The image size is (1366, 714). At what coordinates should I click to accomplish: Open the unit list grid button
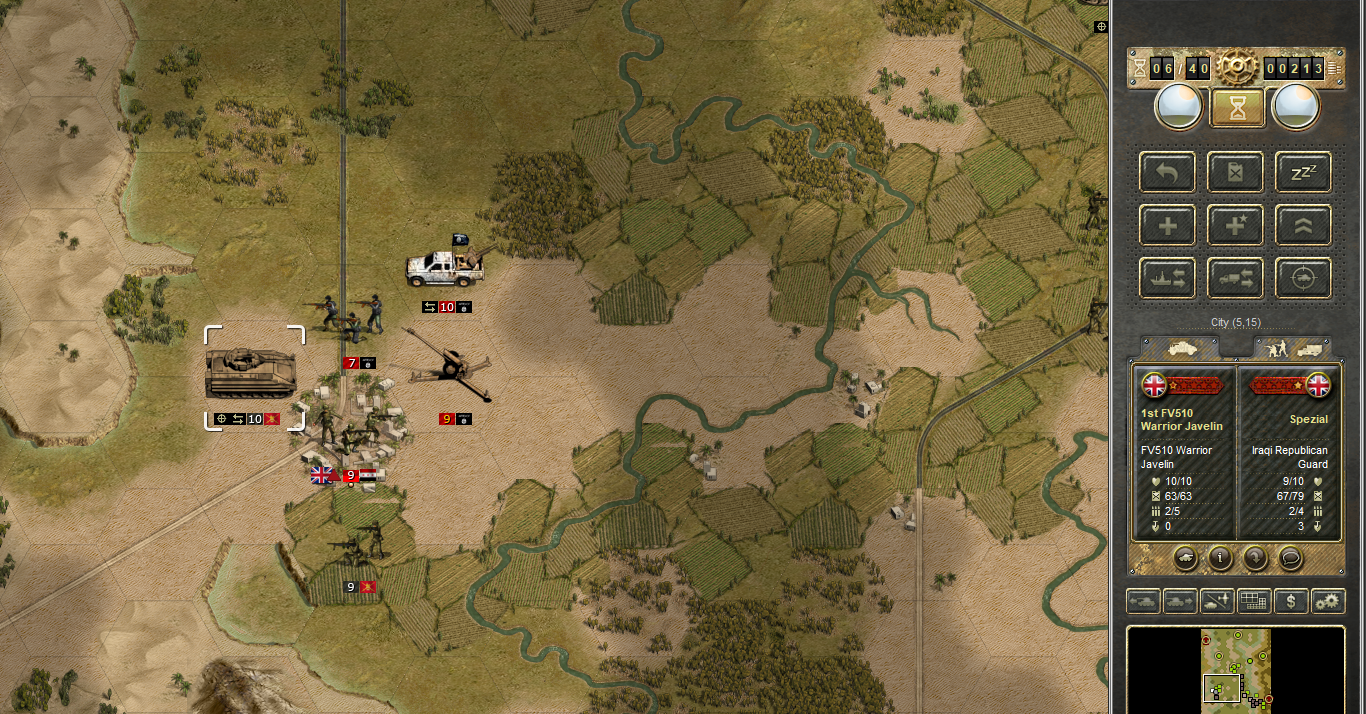pos(1253,601)
